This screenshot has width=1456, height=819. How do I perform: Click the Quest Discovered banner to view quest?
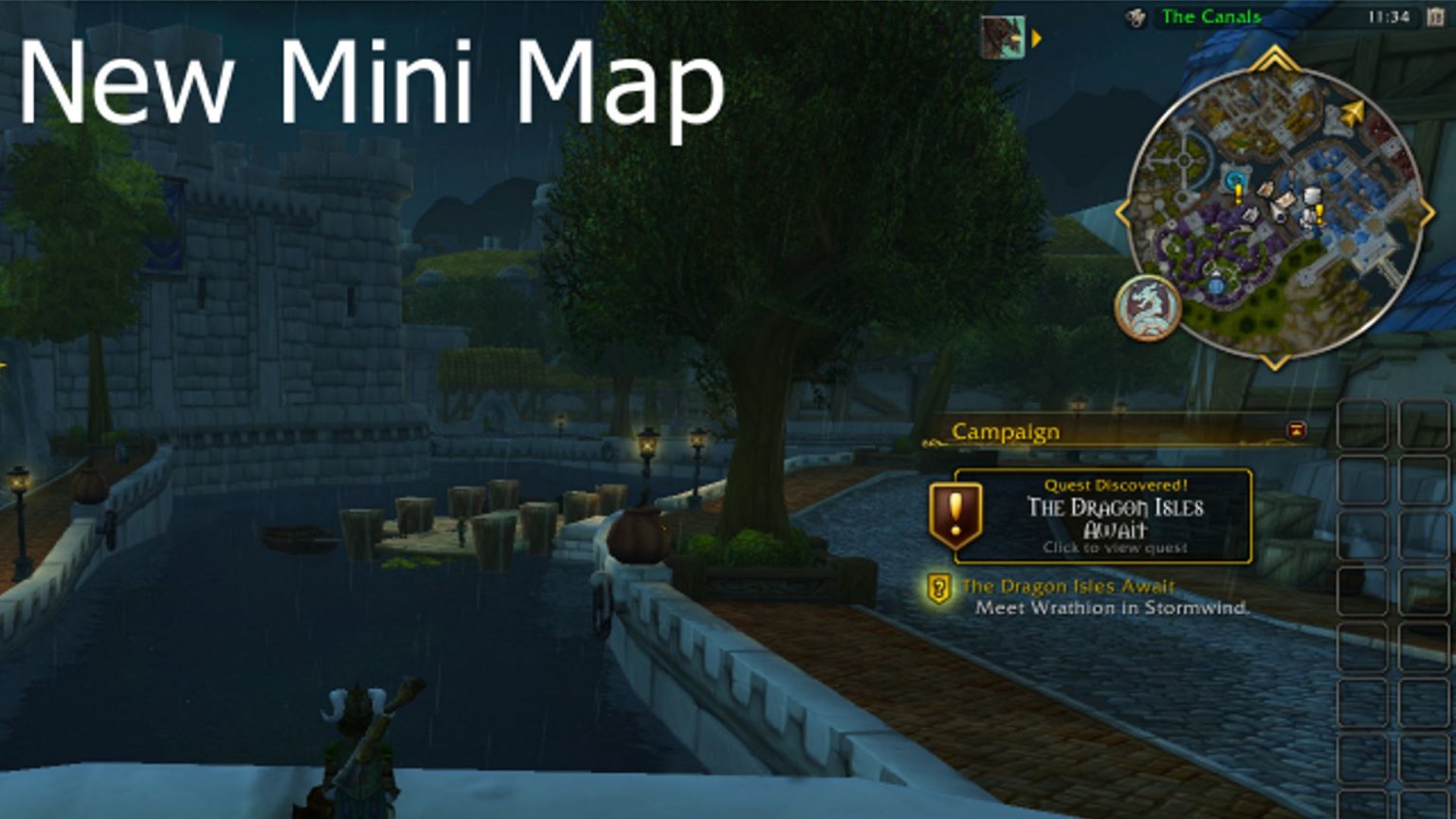coord(1109,517)
